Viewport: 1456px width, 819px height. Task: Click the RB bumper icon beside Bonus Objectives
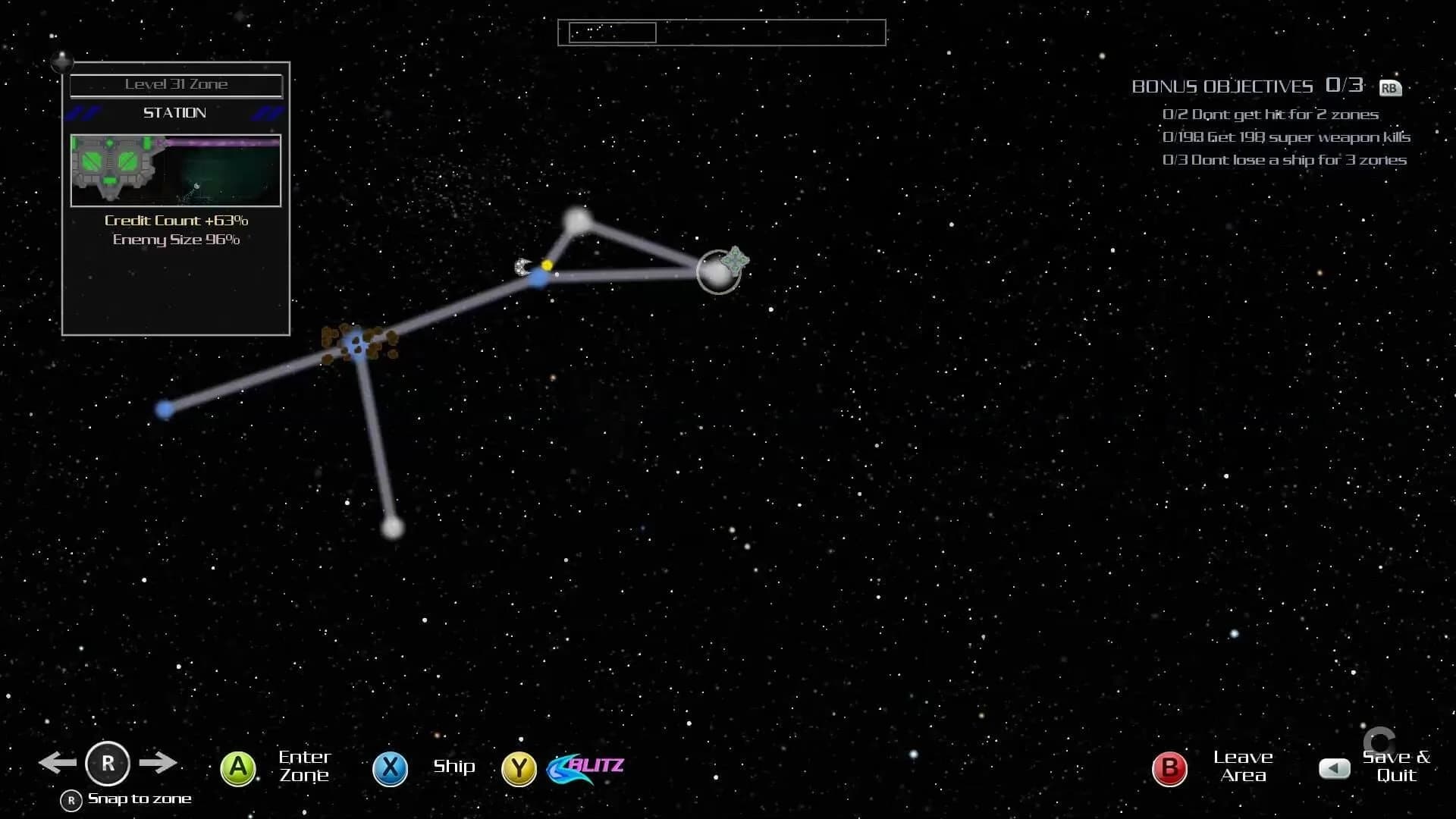point(1391,89)
